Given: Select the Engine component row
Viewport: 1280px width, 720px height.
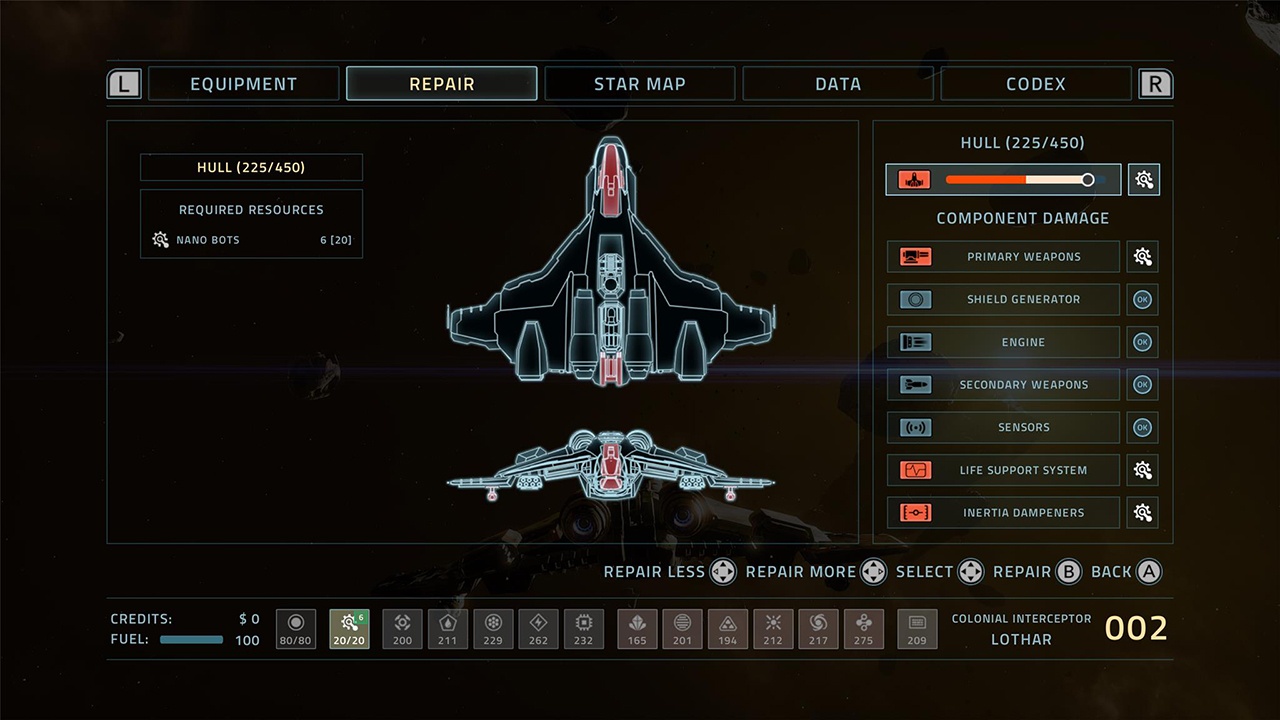Looking at the screenshot, I should [1003, 342].
